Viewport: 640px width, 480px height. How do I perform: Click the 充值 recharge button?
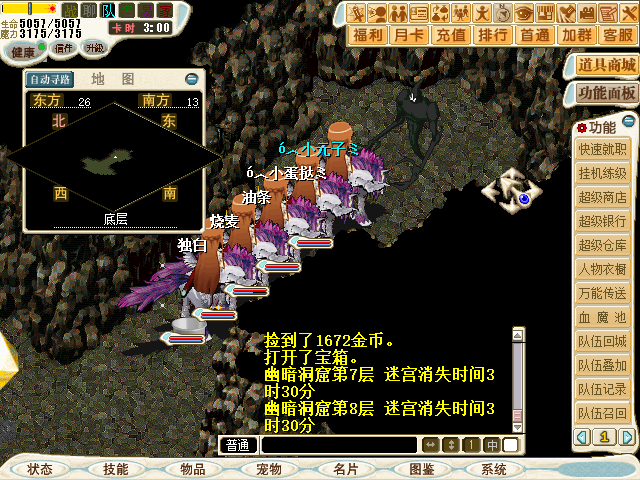pos(452,35)
